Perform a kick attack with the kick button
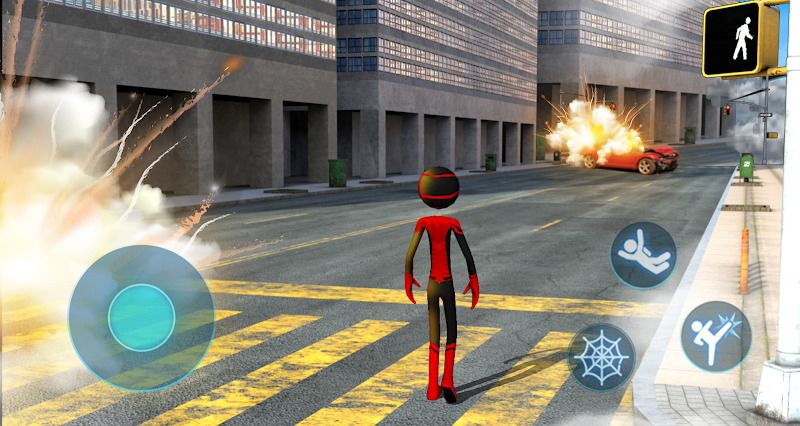 coord(716,335)
